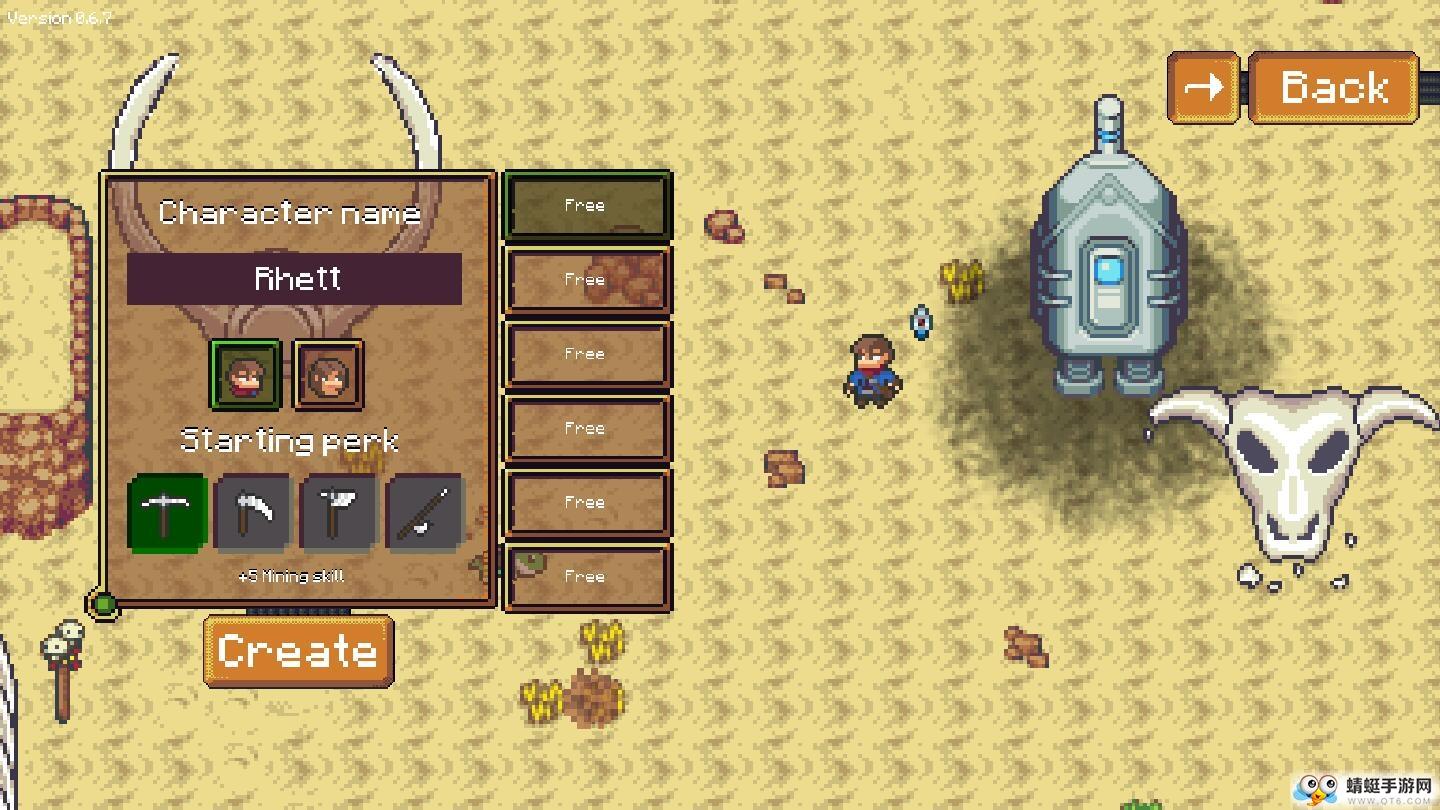
Task: Select the pickaxe mining starting perk
Action: point(168,513)
